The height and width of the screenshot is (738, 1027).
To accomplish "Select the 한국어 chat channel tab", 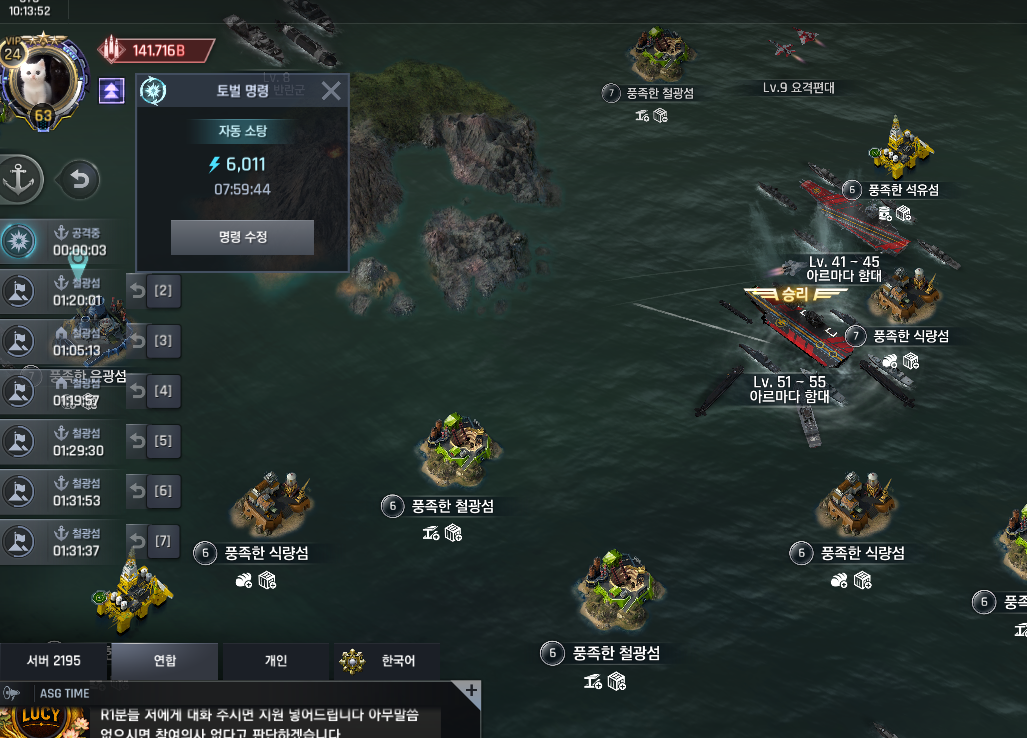I will [x=386, y=661].
